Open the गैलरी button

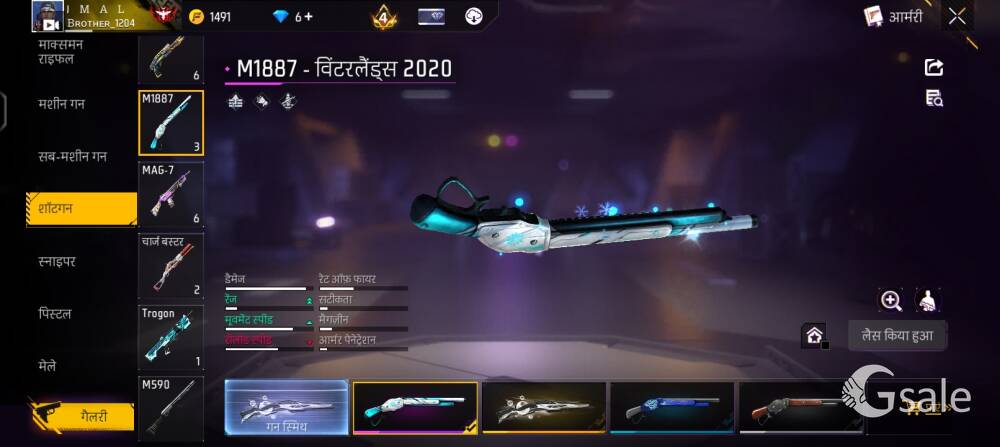(x=82, y=416)
